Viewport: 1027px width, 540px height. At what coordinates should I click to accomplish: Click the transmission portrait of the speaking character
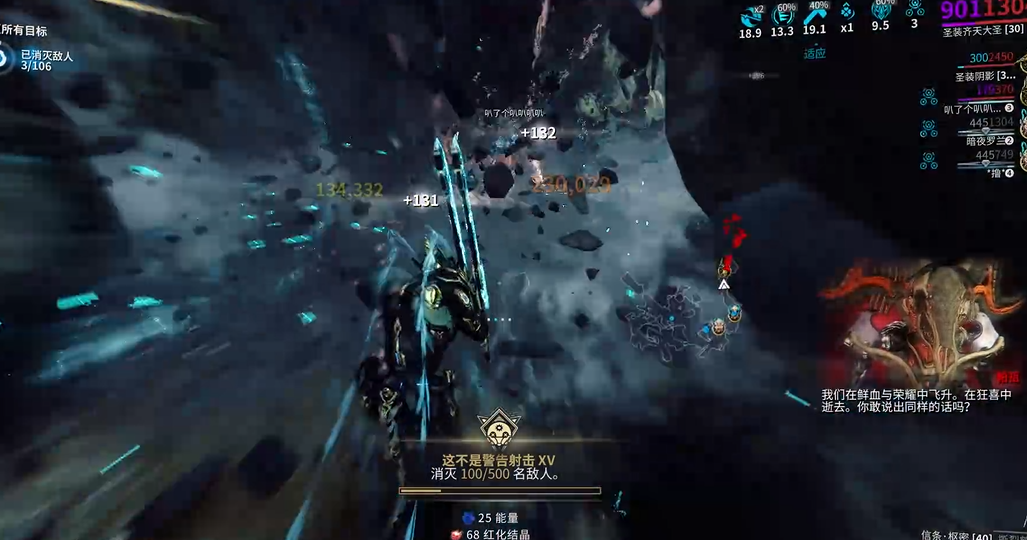click(920, 322)
